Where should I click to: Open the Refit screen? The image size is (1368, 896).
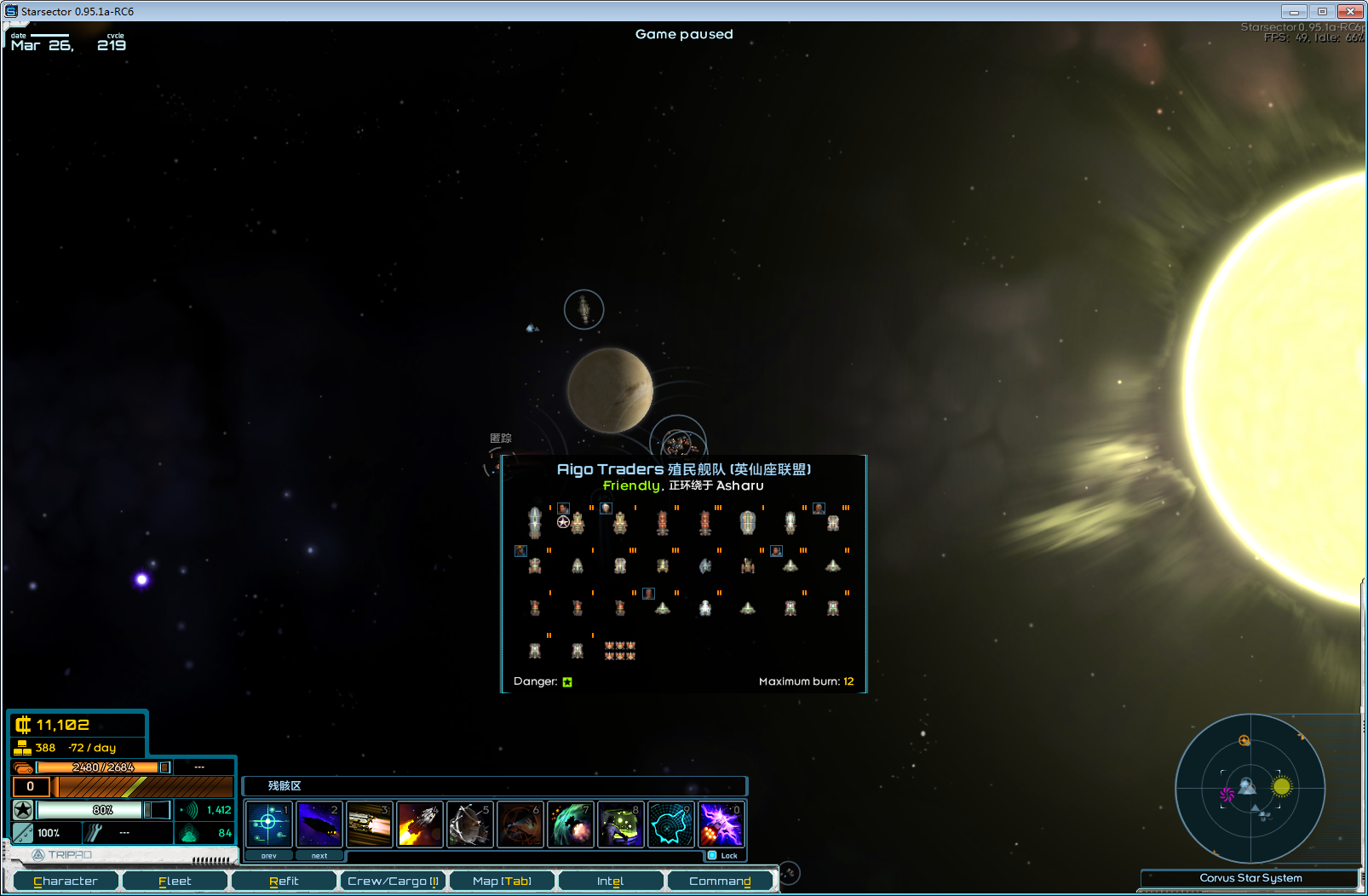pyautogui.click(x=284, y=881)
